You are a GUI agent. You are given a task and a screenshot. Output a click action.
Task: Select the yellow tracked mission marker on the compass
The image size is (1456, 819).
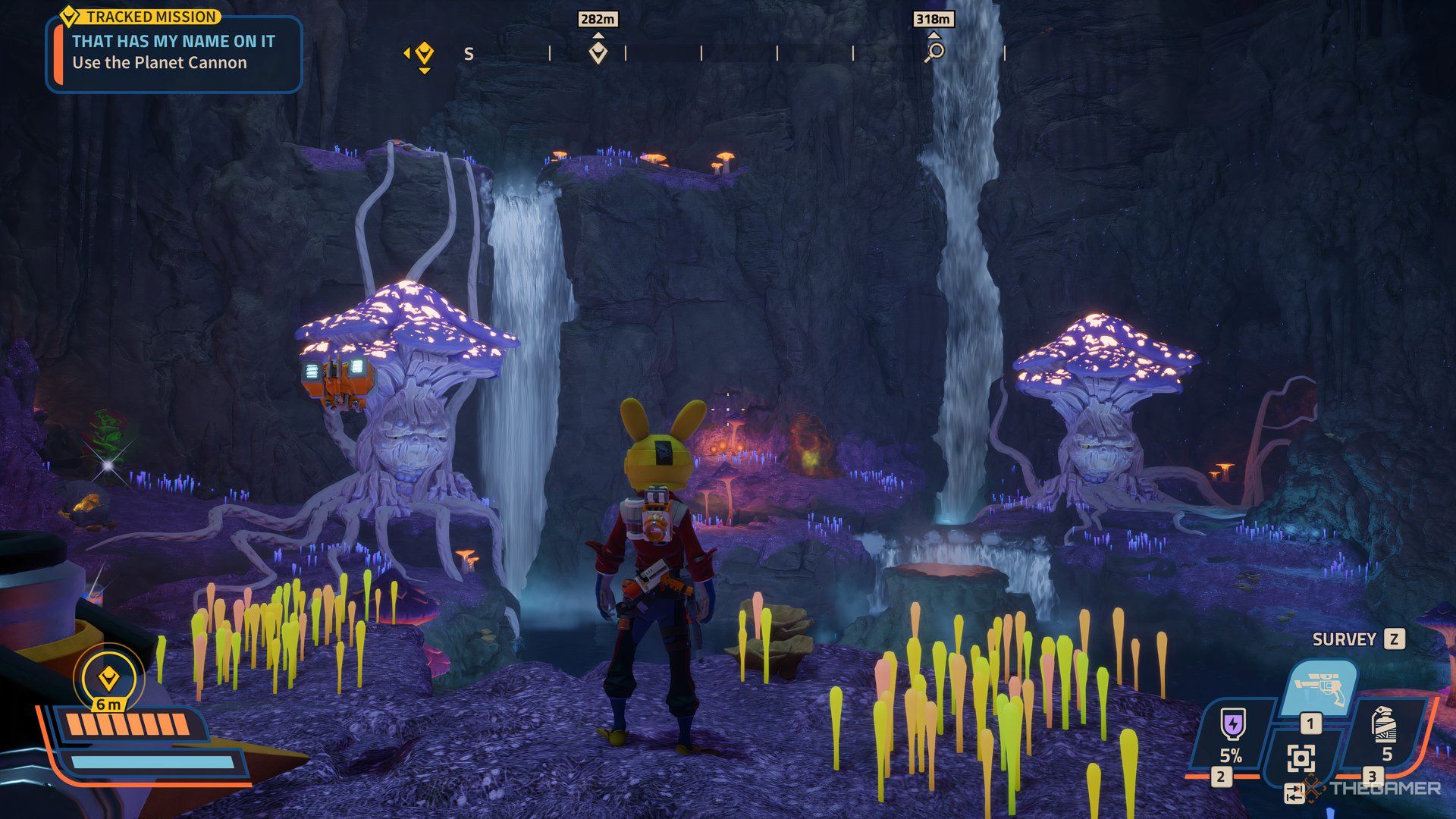[424, 54]
